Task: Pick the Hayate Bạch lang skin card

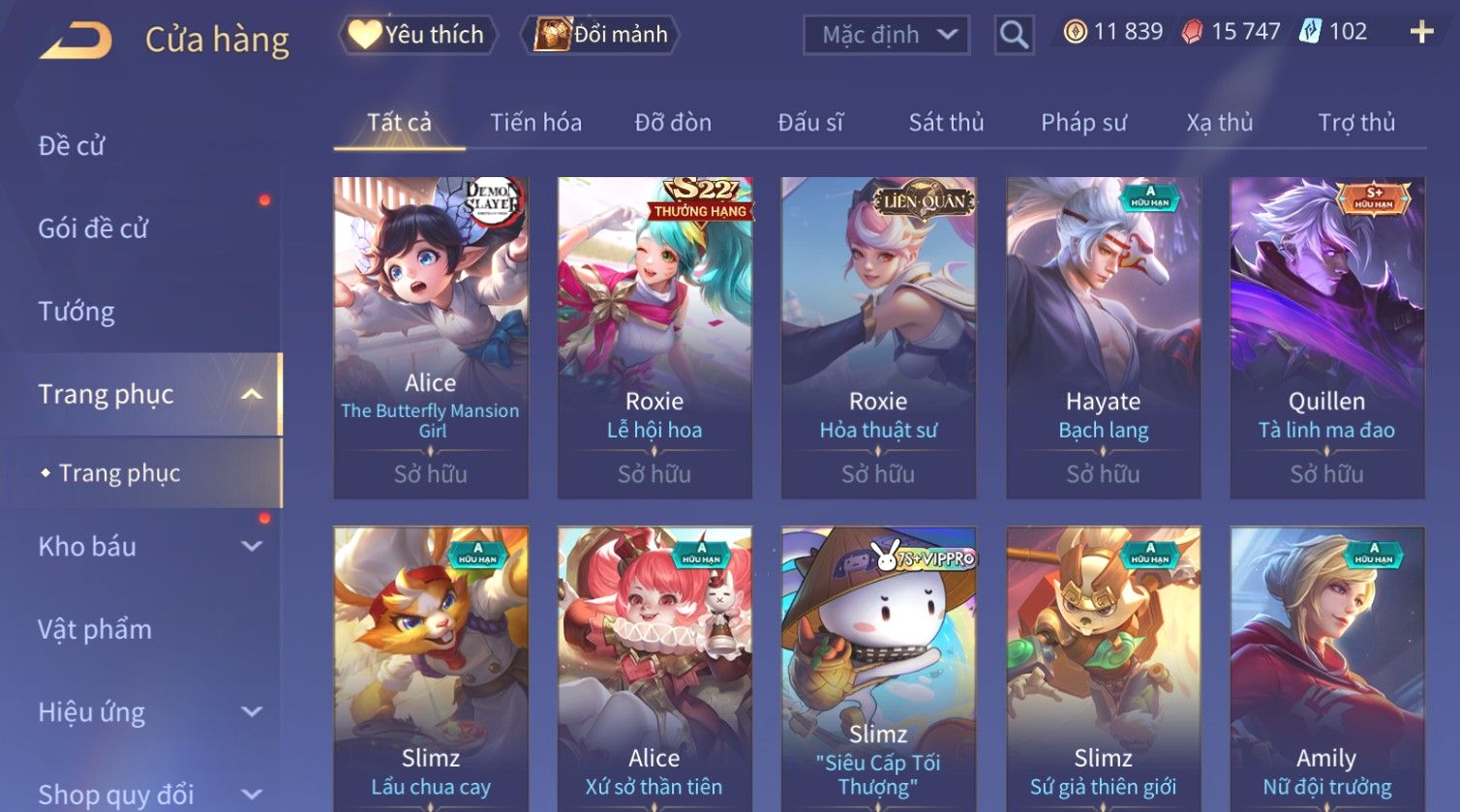Action: click(1103, 337)
